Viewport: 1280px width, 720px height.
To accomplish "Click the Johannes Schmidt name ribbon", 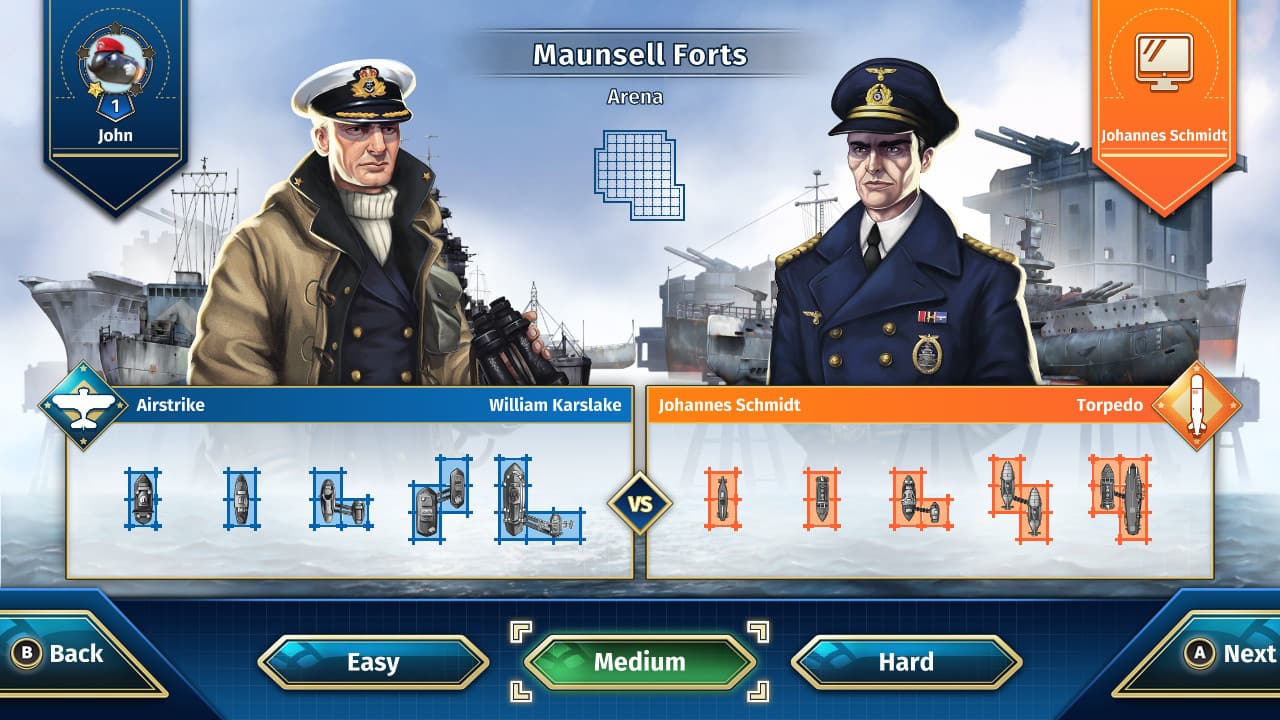I will click(x=1164, y=133).
